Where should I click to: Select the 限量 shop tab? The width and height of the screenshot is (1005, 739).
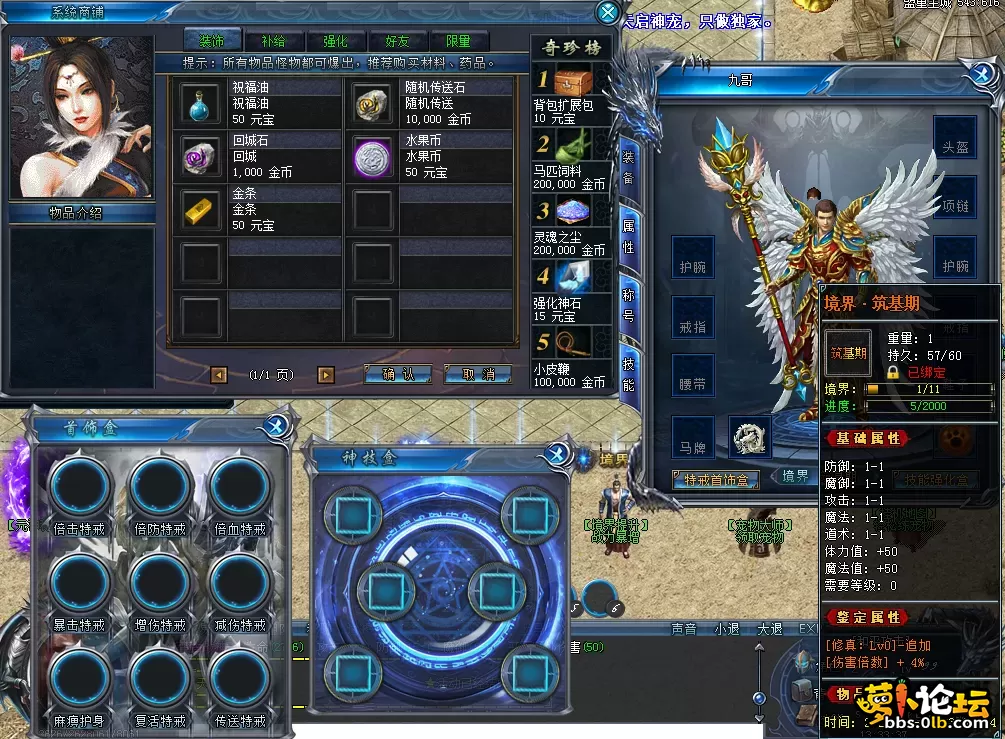click(x=458, y=41)
